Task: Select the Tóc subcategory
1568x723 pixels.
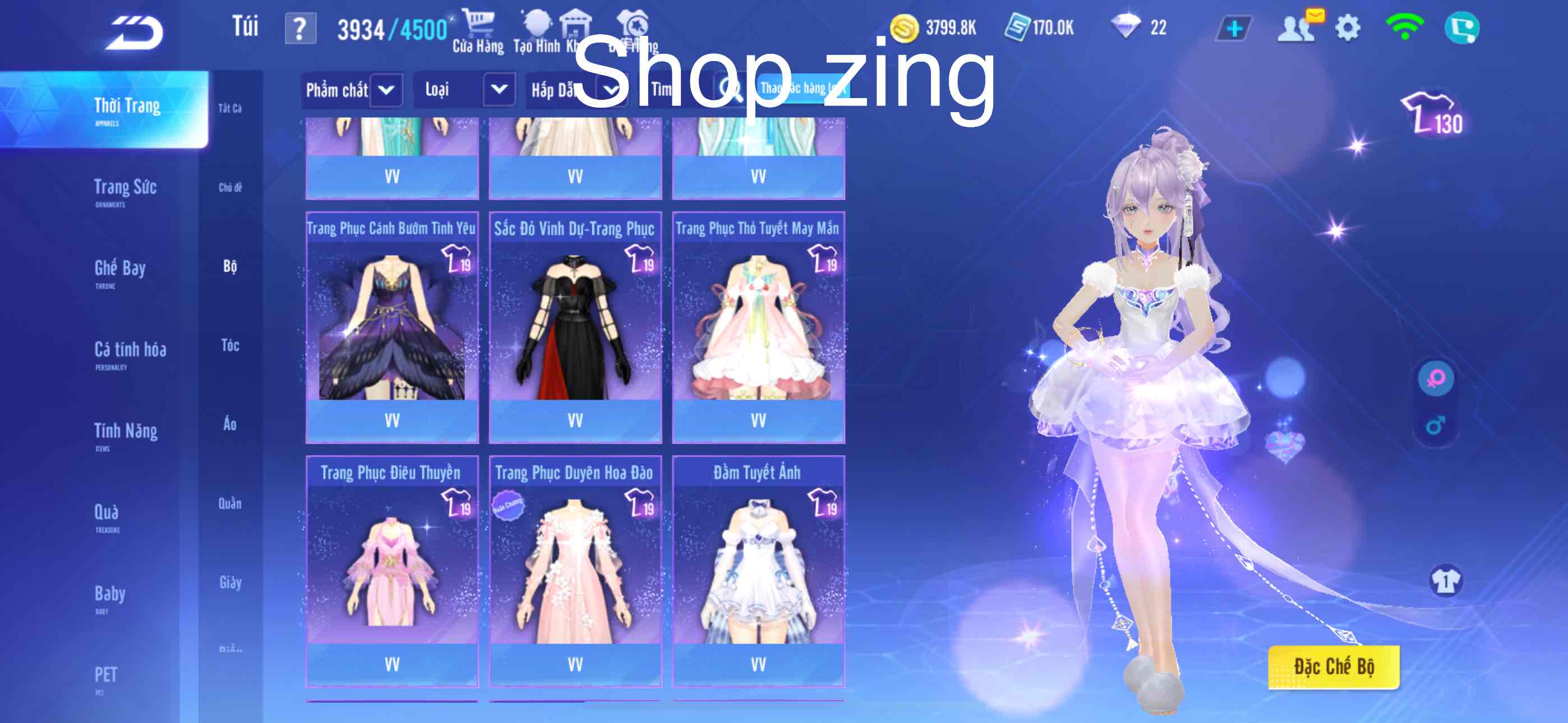Action: (x=230, y=346)
